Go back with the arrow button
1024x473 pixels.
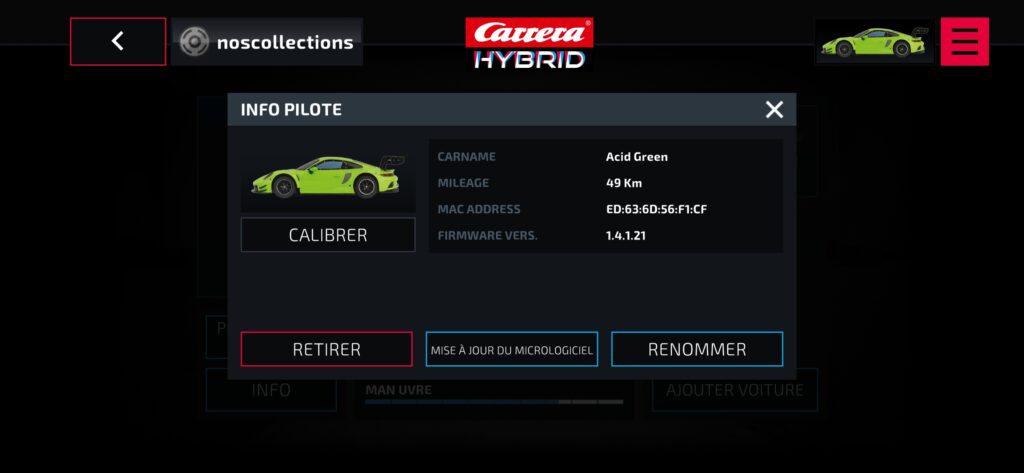pos(118,42)
